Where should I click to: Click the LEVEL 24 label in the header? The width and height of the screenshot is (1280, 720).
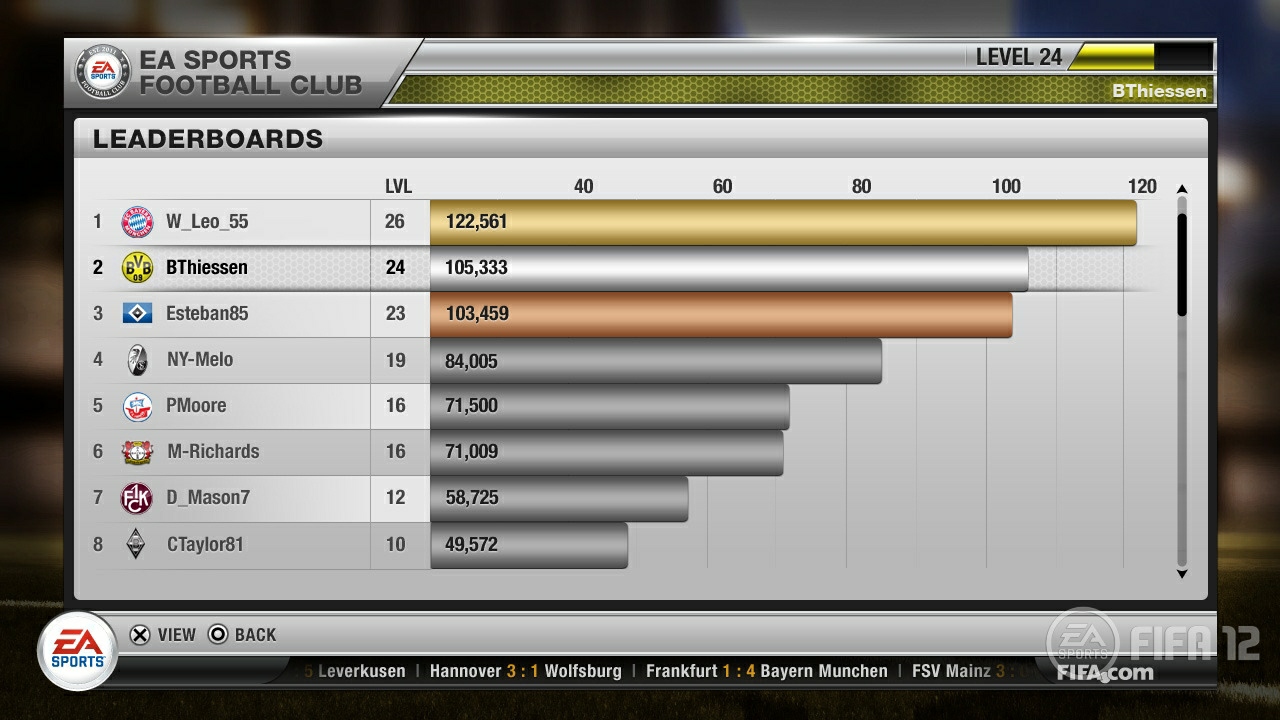coord(1019,57)
